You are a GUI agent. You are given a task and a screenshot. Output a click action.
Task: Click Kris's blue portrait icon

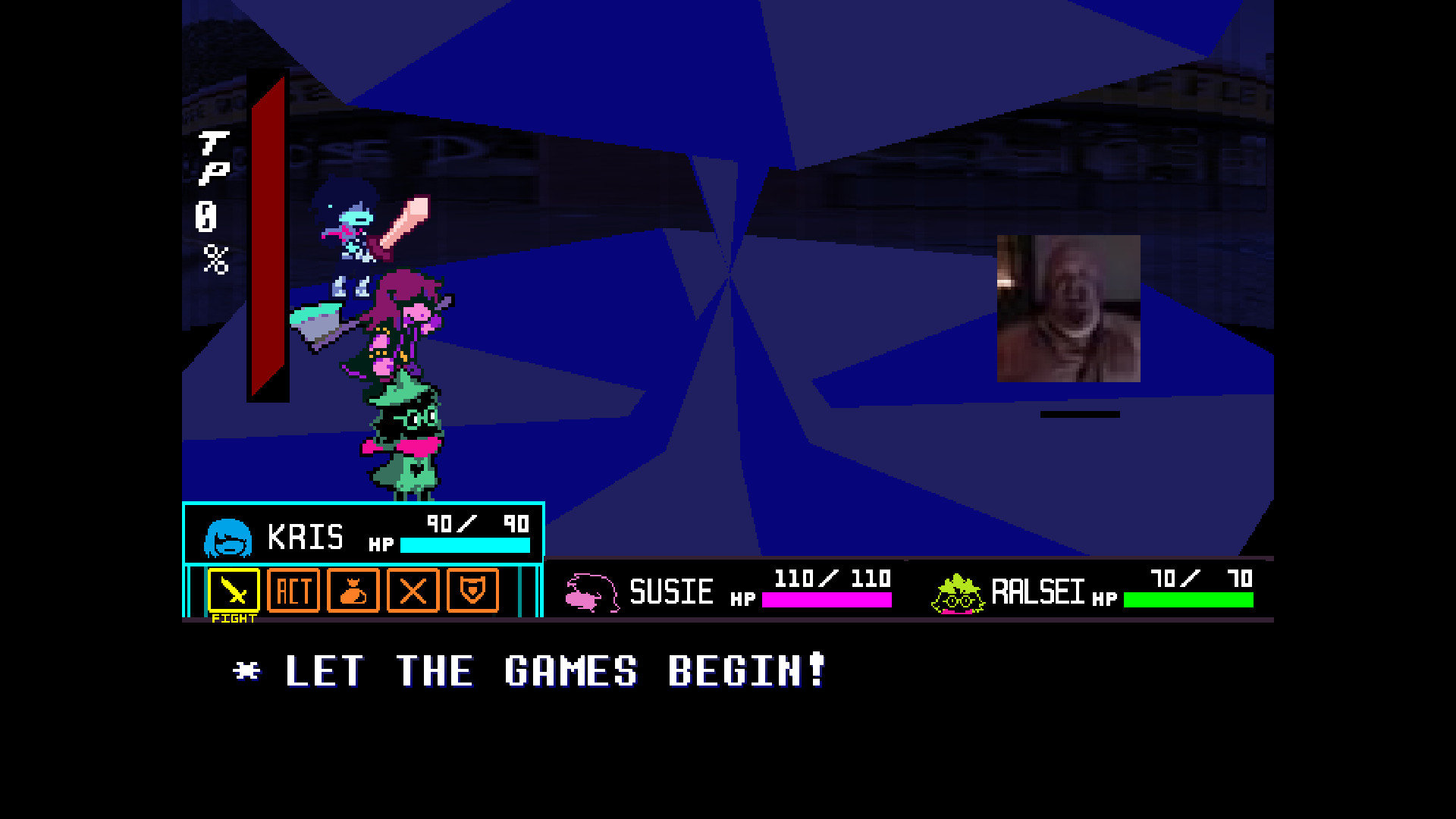tap(227, 536)
